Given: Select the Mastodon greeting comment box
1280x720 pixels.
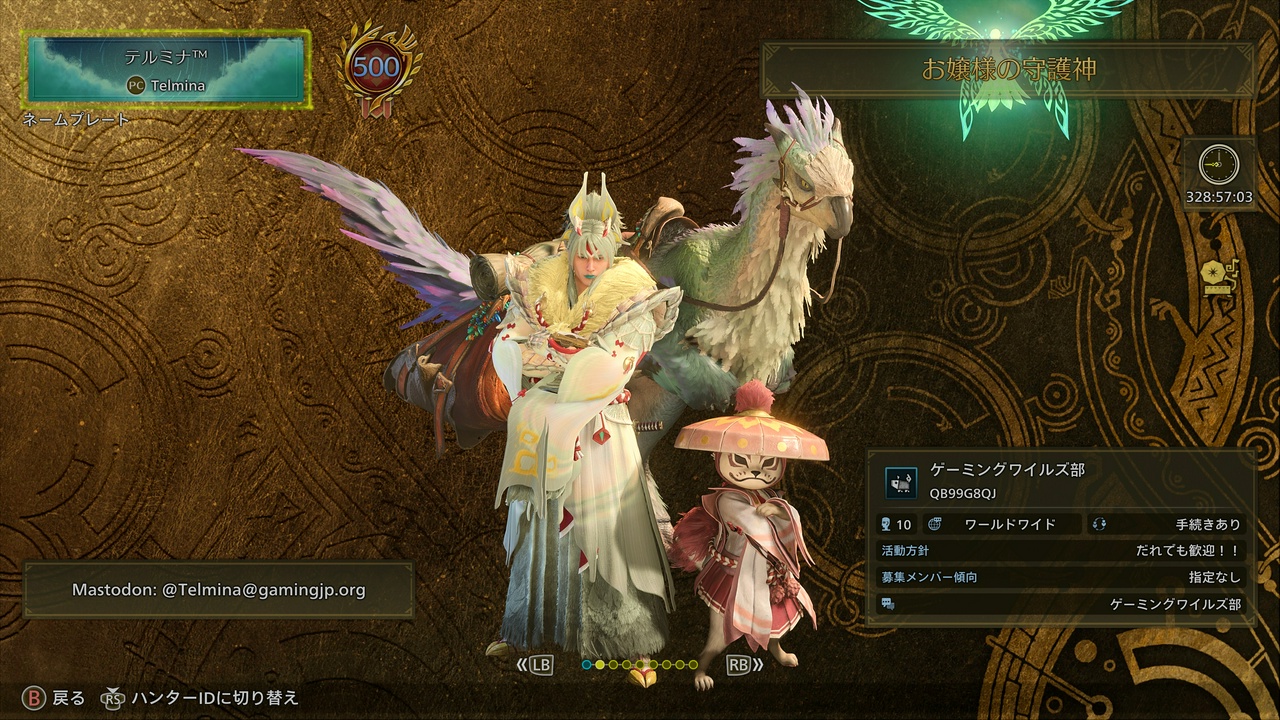Looking at the screenshot, I should point(218,590).
